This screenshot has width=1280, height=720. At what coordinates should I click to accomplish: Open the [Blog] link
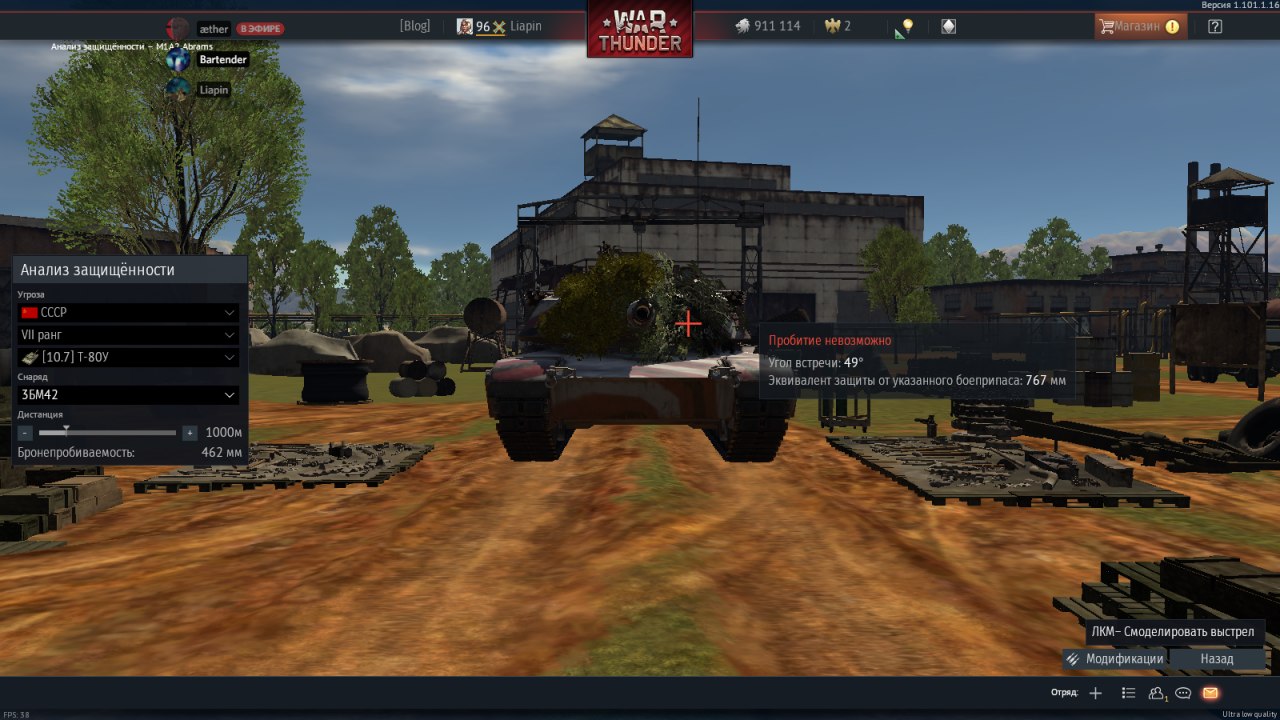414,26
